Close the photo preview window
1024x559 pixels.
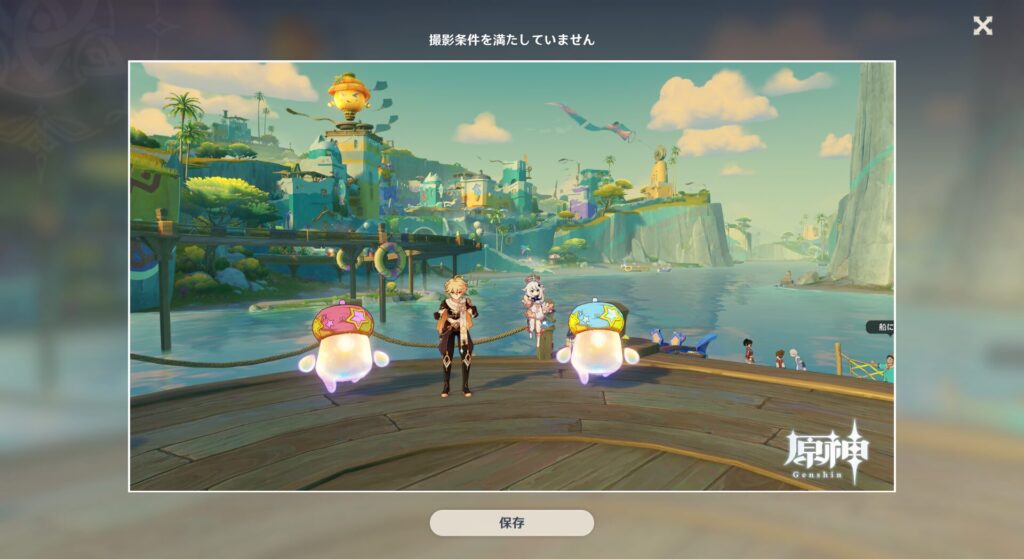click(x=983, y=26)
